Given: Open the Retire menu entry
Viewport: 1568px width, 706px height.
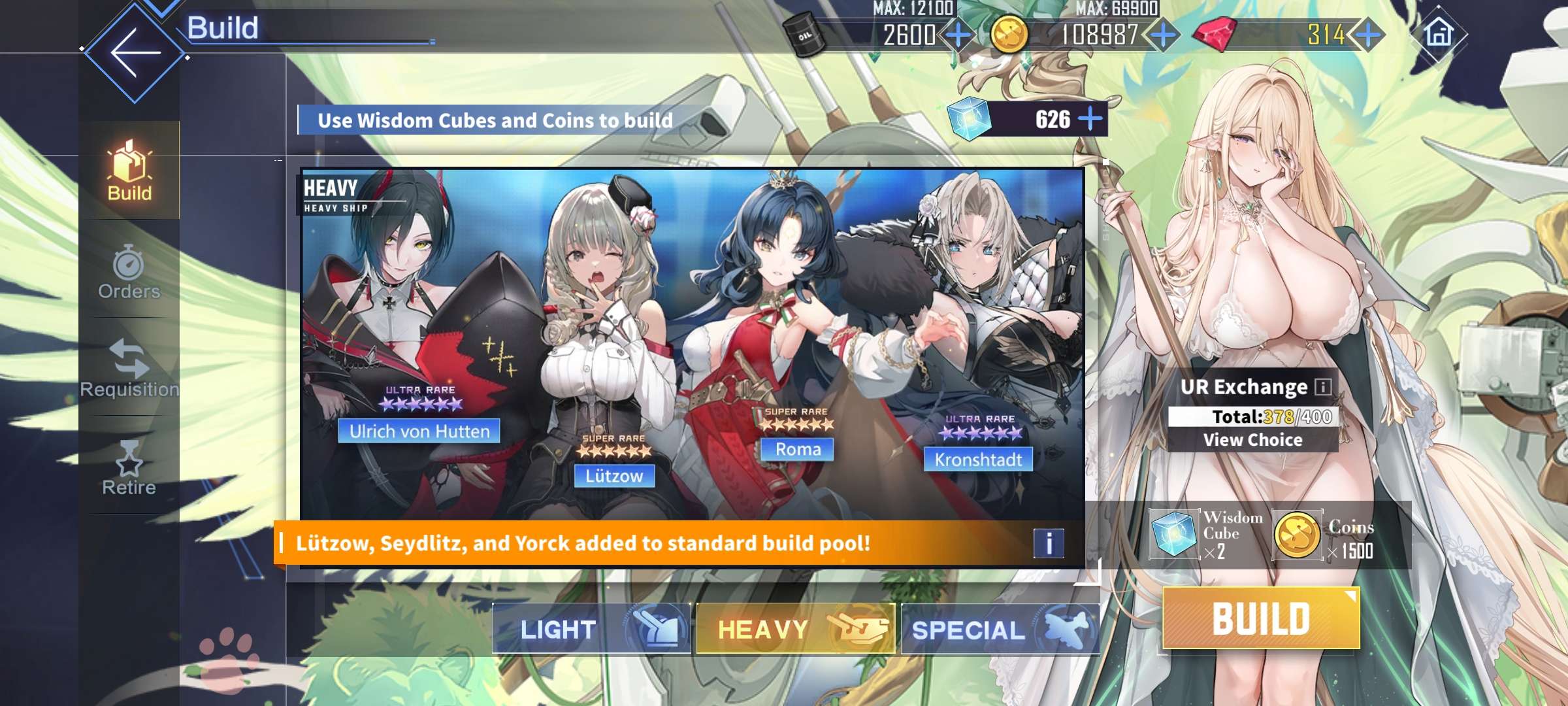Looking at the screenshot, I should click(x=129, y=467).
